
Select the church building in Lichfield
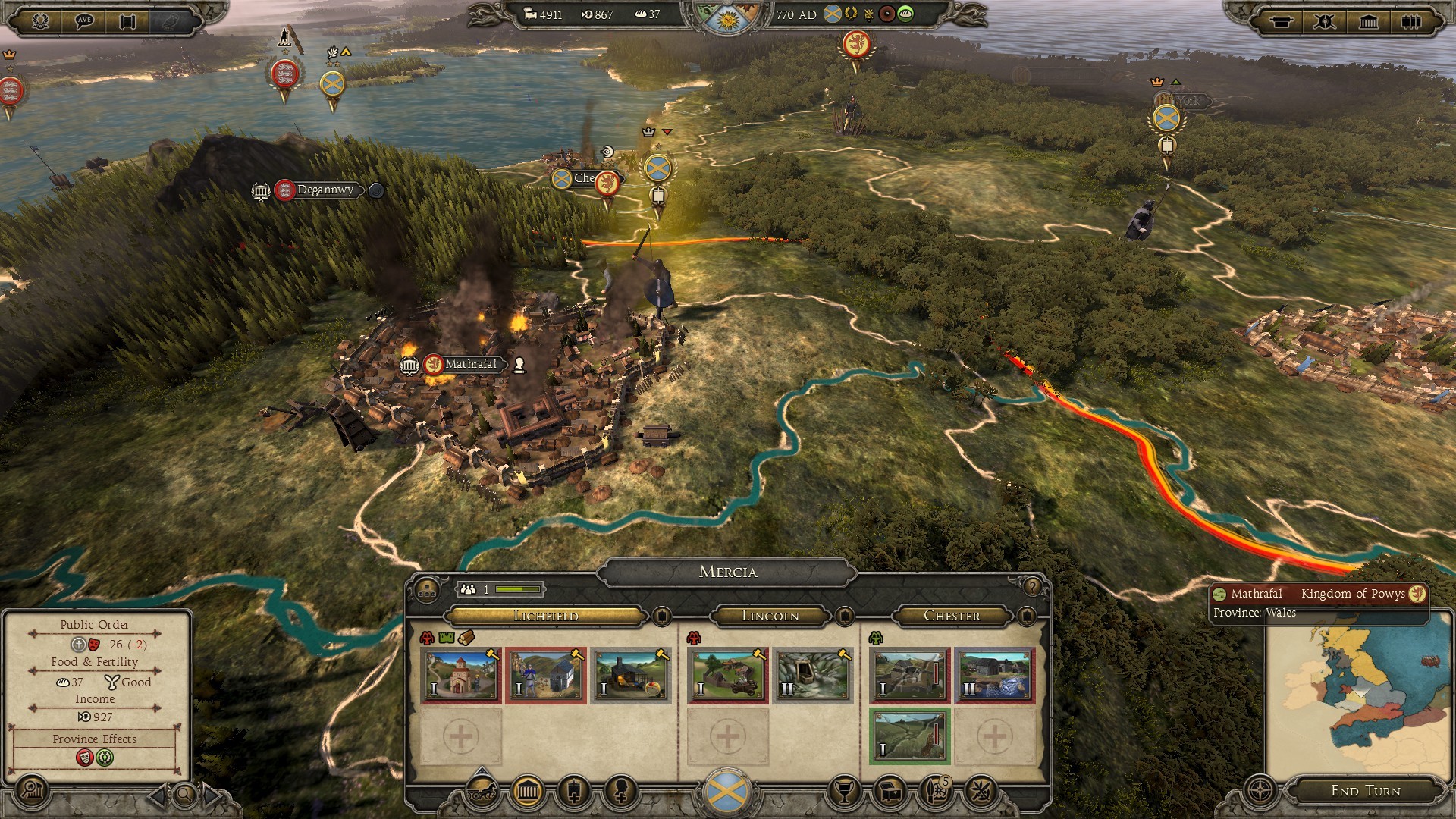tap(461, 675)
